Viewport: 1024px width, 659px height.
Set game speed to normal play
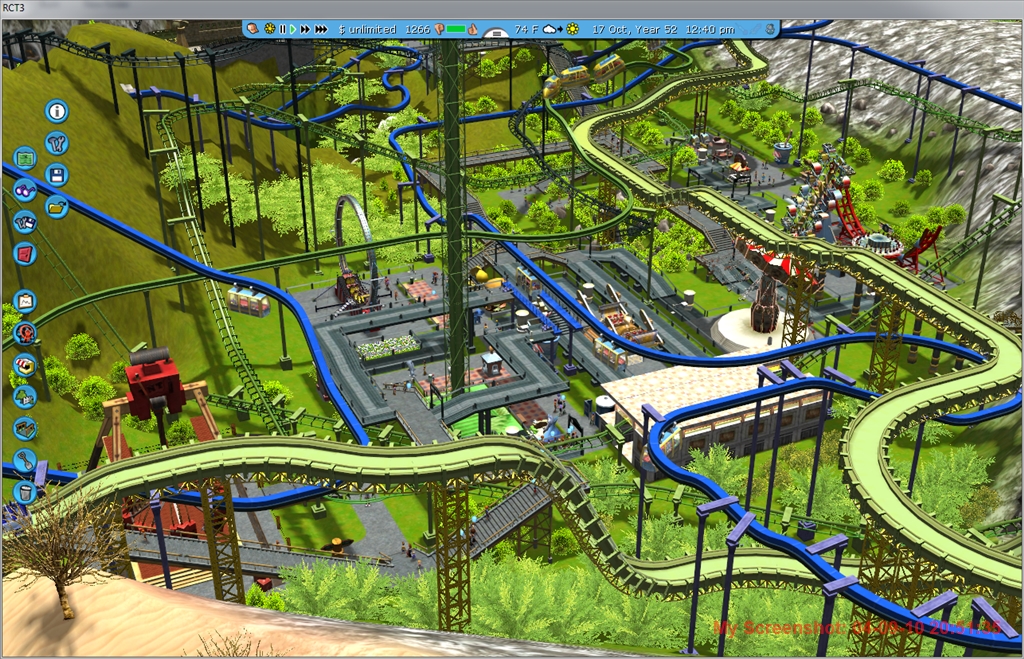(x=292, y=29)
